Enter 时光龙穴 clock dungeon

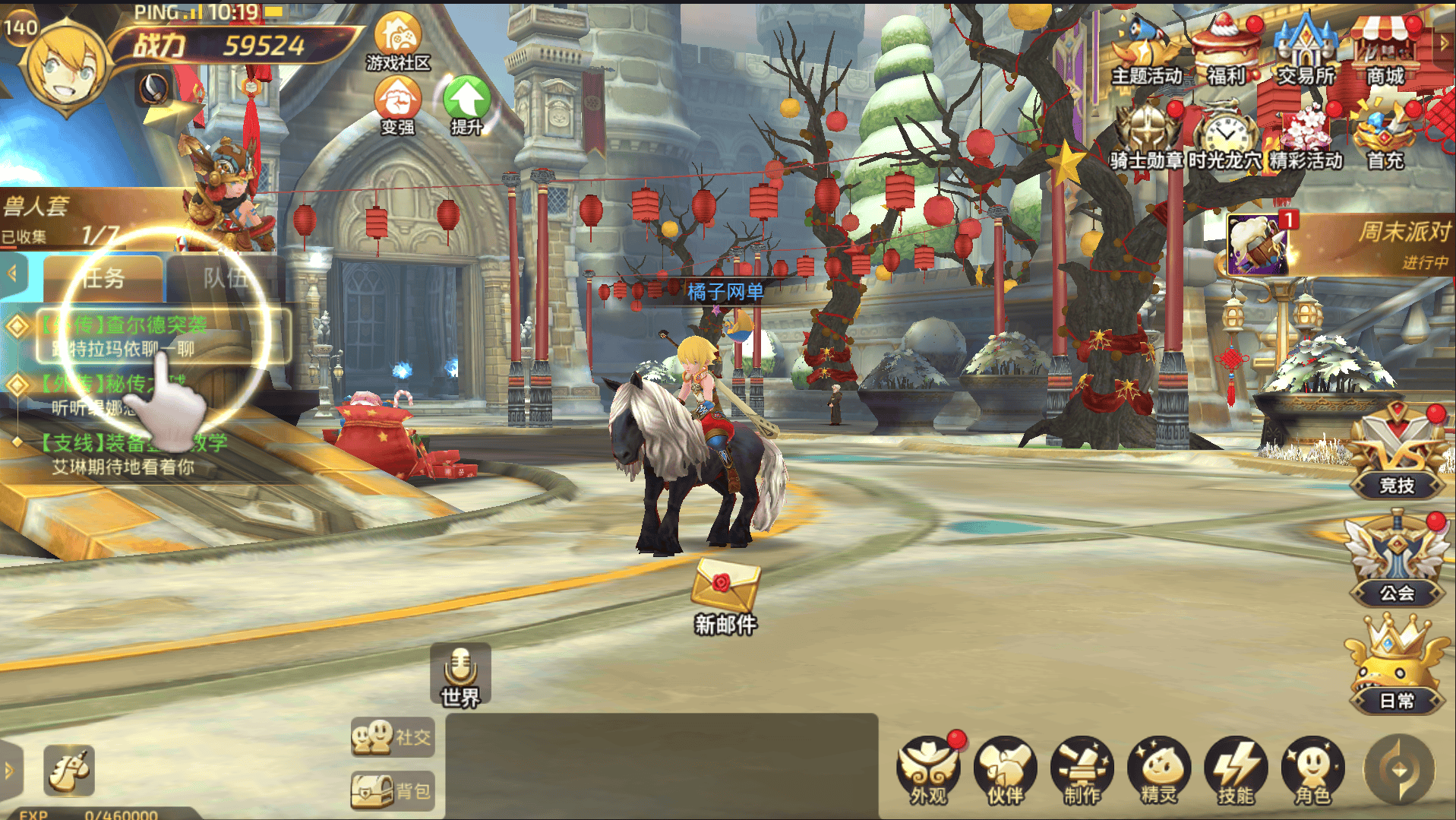click(1224, 137)
